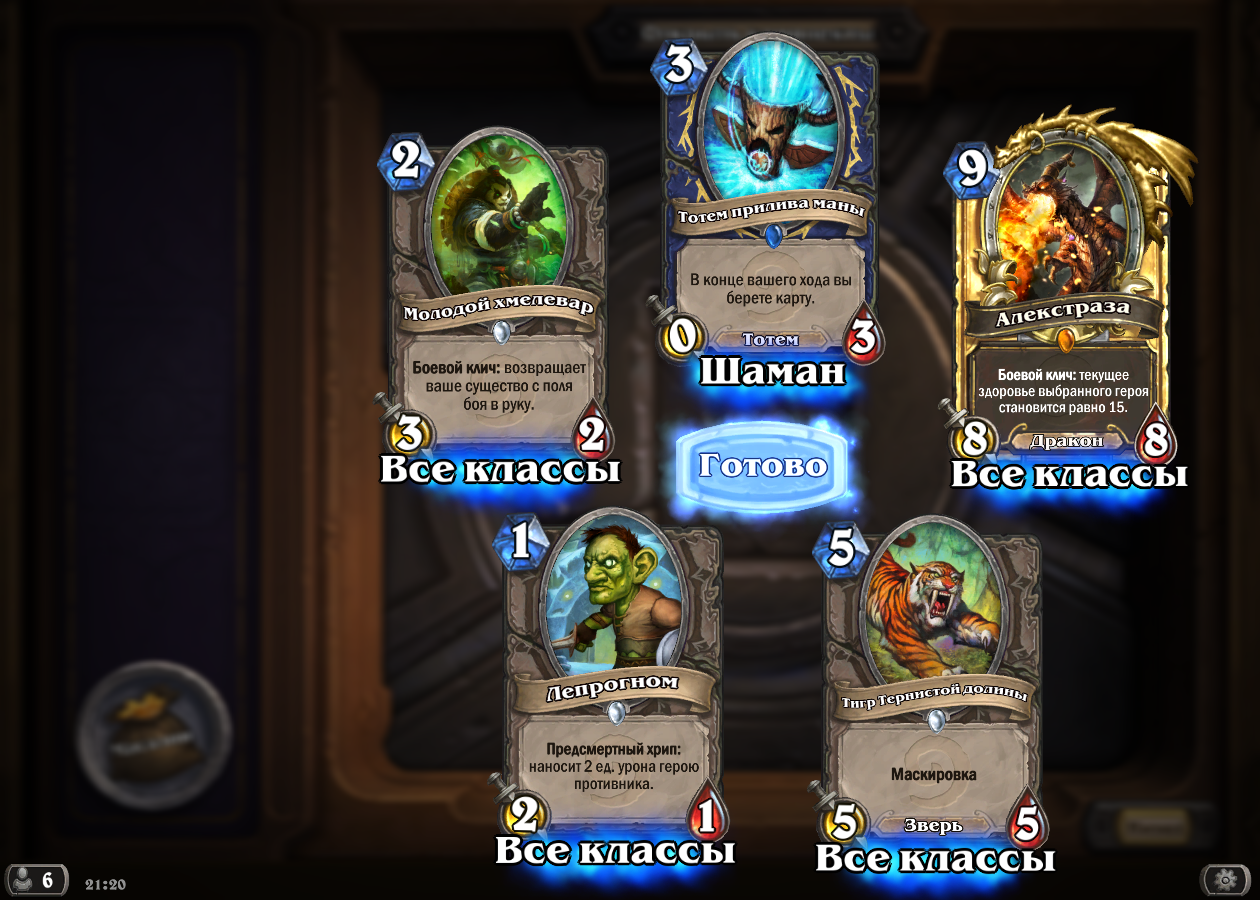Choose the Тигр Тернистой долины card
Viewport: 1260px width, 900px height.
click(930, 690)
